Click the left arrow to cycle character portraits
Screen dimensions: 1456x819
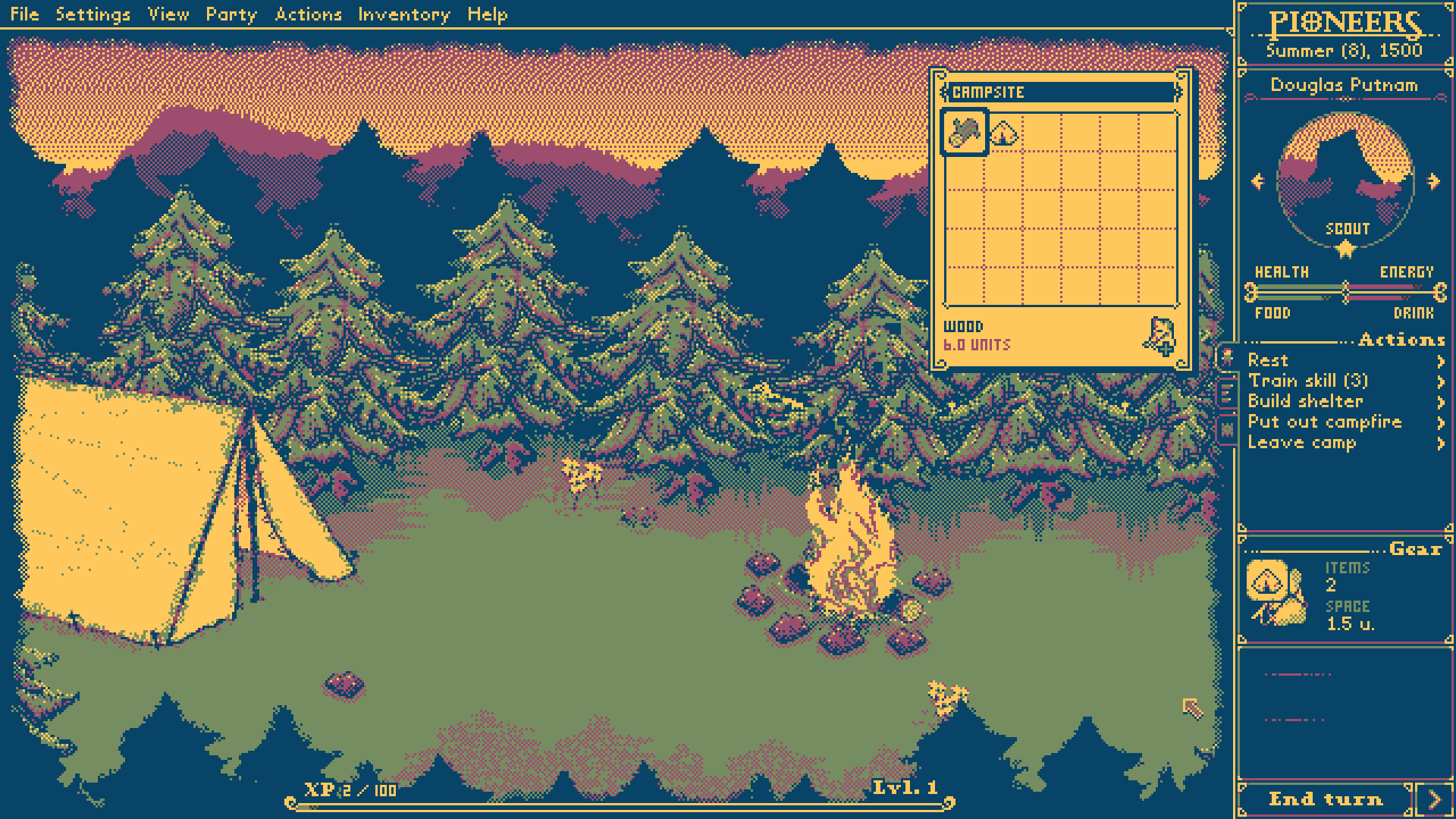point(1259,180)
